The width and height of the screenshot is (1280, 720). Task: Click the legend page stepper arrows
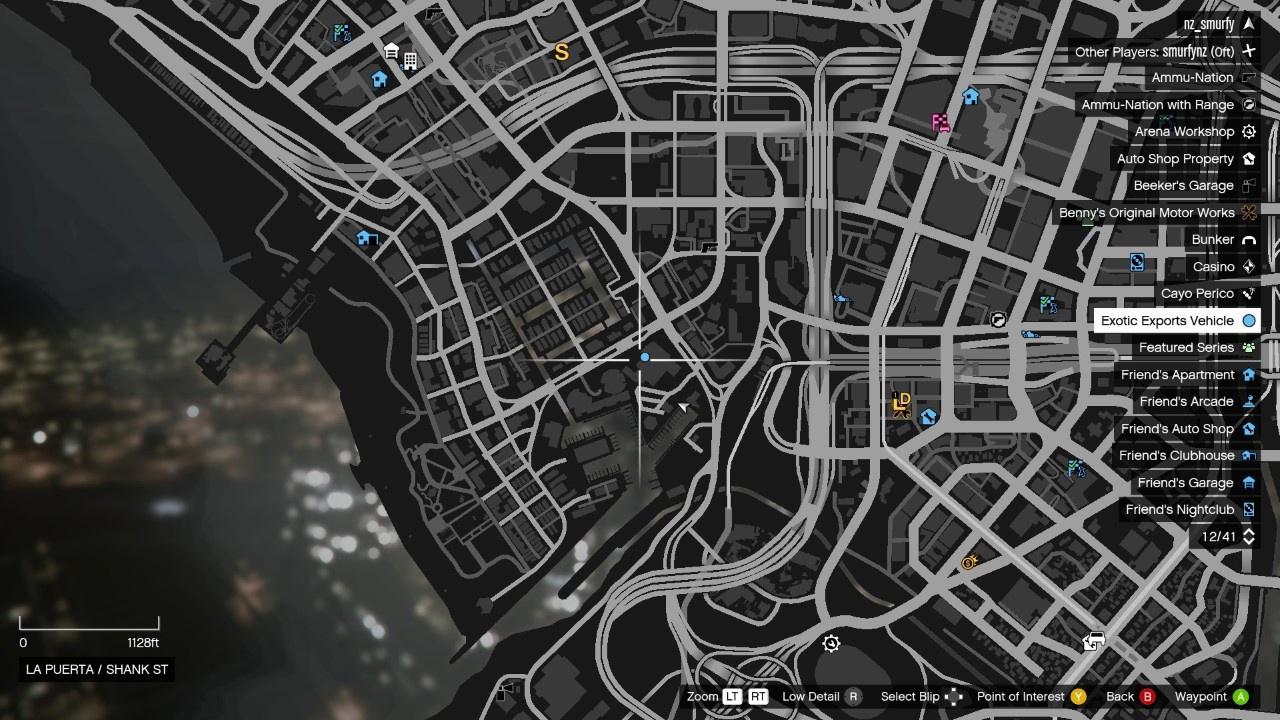[x=1248, y=537]
